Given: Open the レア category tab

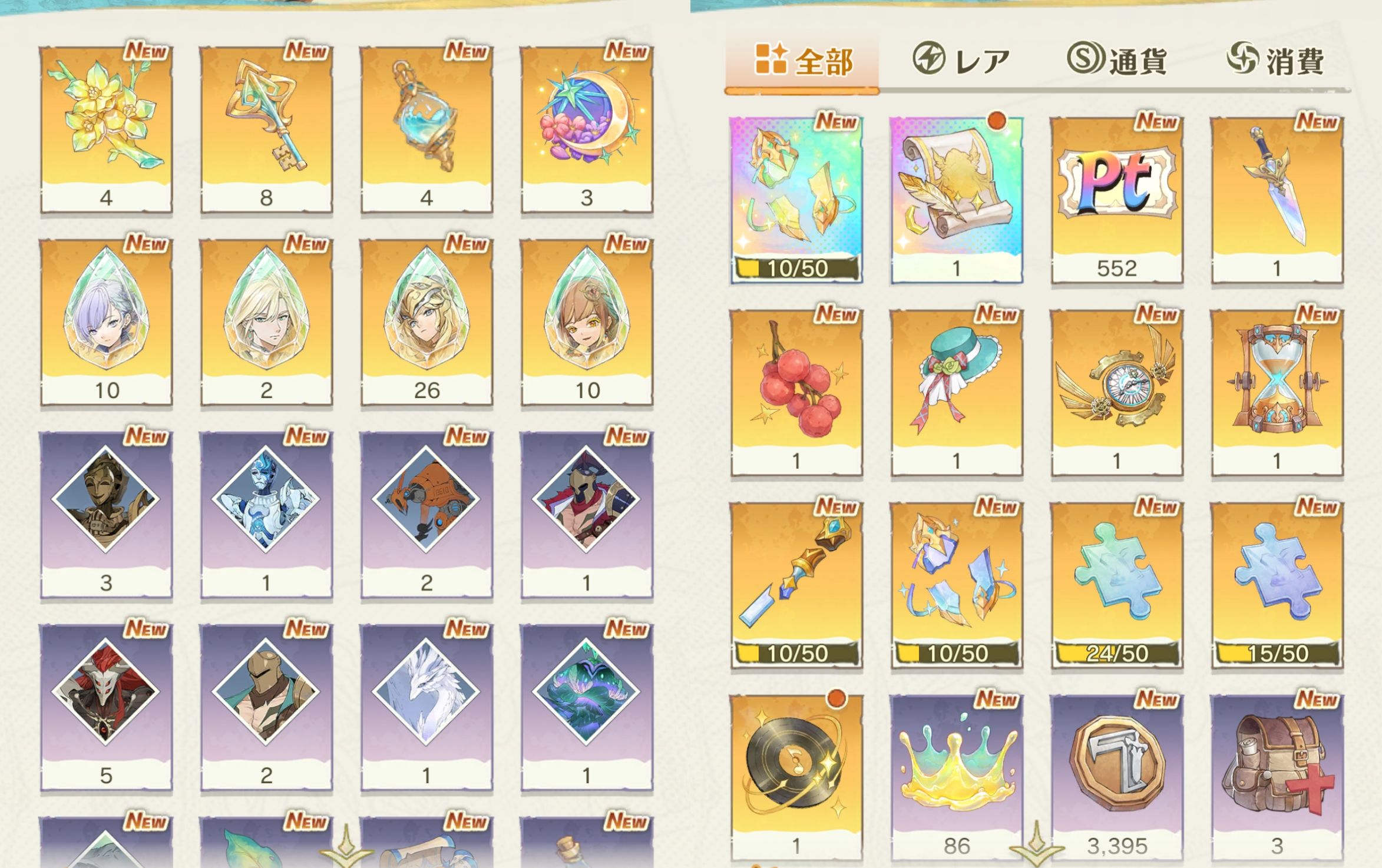Looking at the screenshot, I should pos(961,61).
